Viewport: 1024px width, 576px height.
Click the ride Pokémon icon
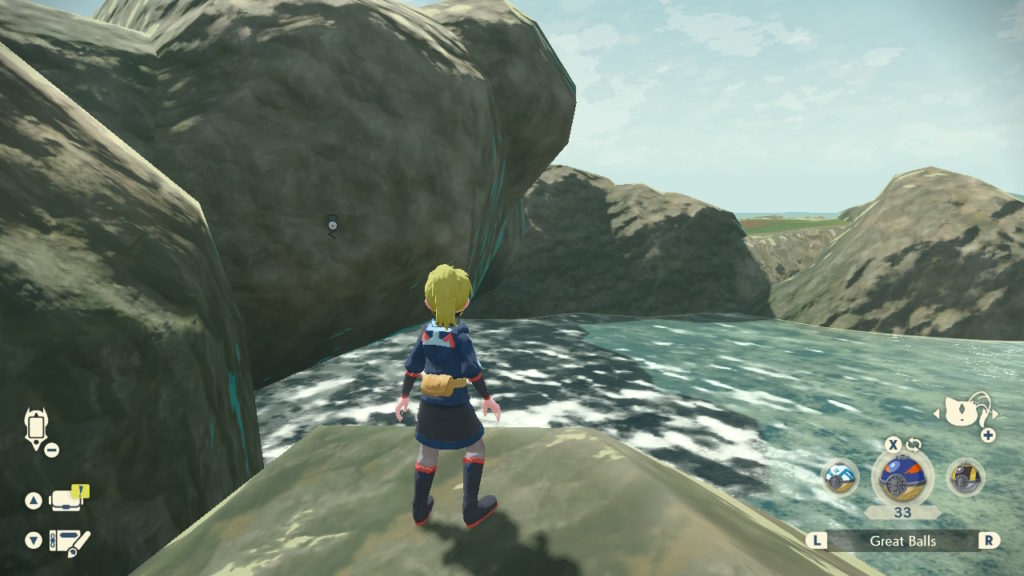[965, 410]
